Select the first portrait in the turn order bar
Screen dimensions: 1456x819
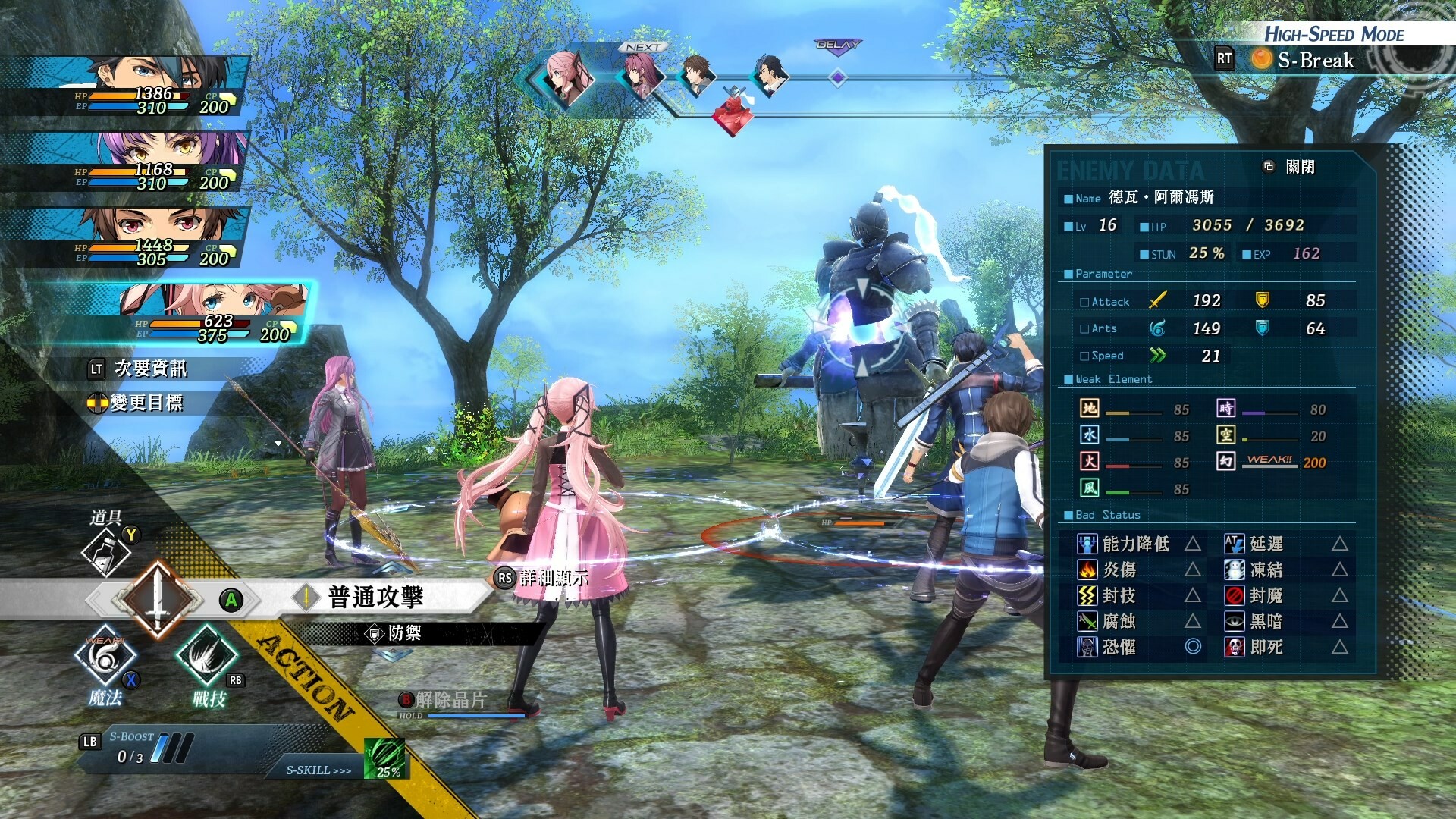[x=563, y=77]
